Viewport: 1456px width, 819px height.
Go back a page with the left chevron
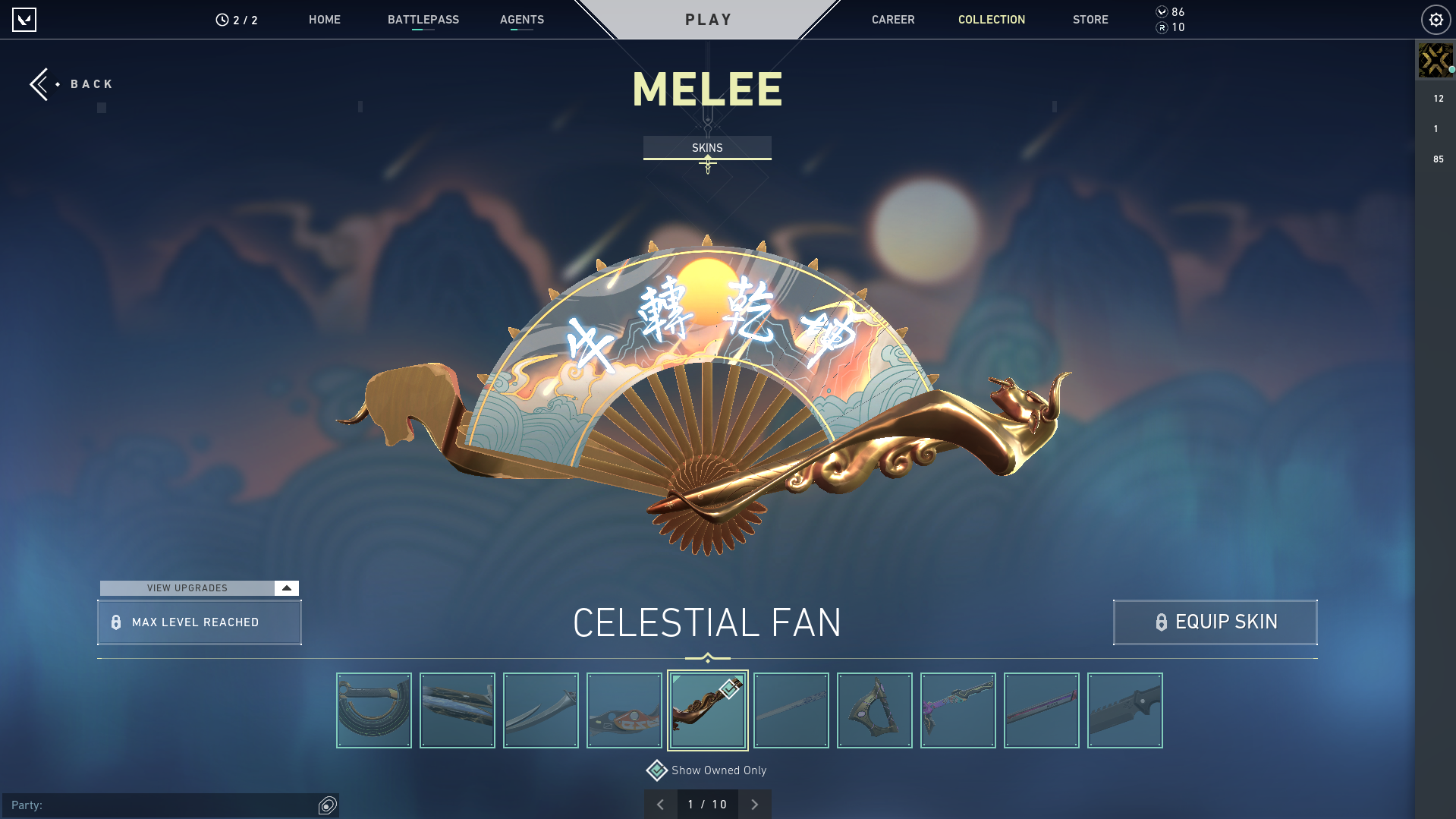[x=660, y=804]
